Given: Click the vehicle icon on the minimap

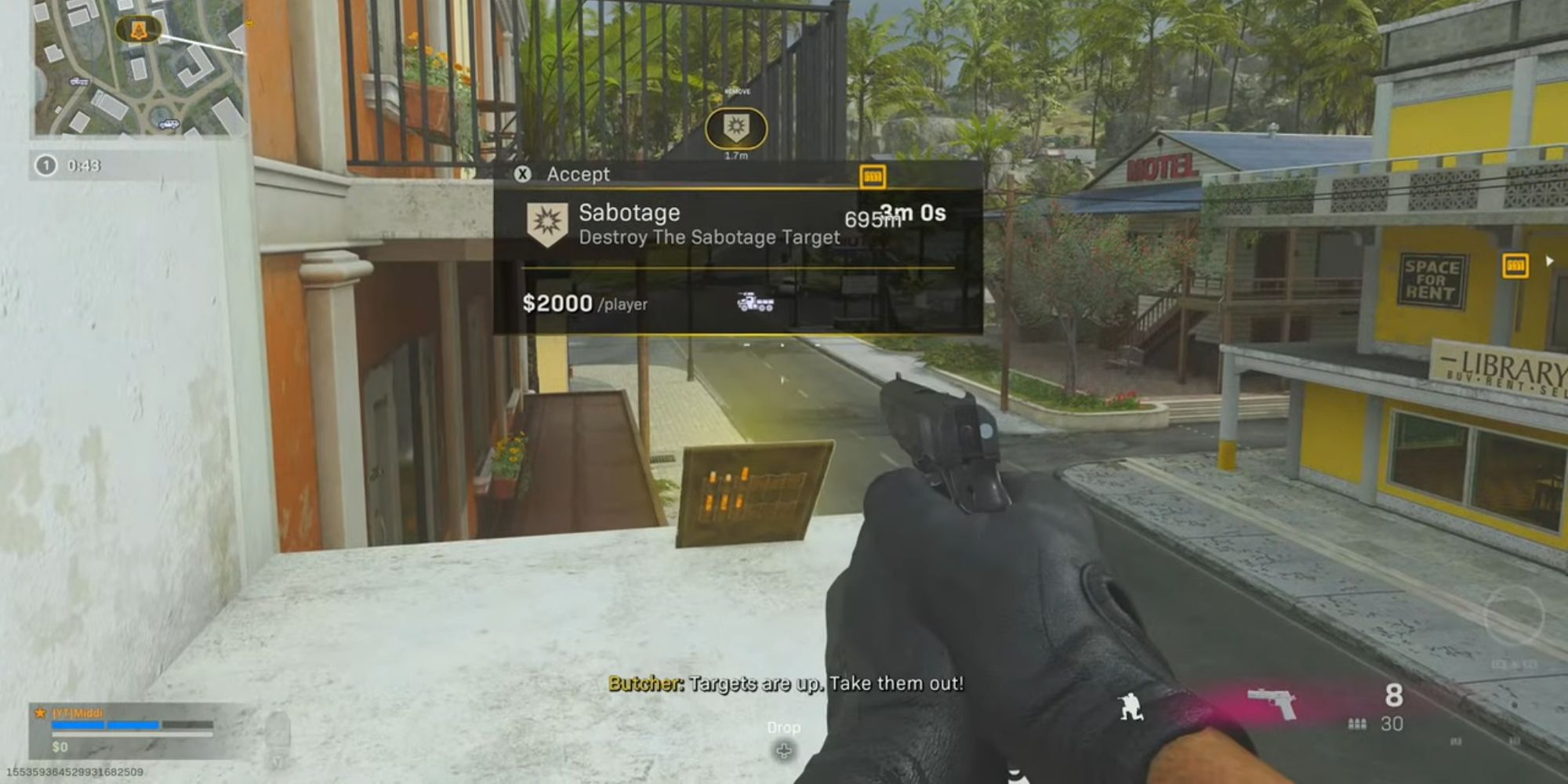Looking at the screenshot, I should pos(169,125).
